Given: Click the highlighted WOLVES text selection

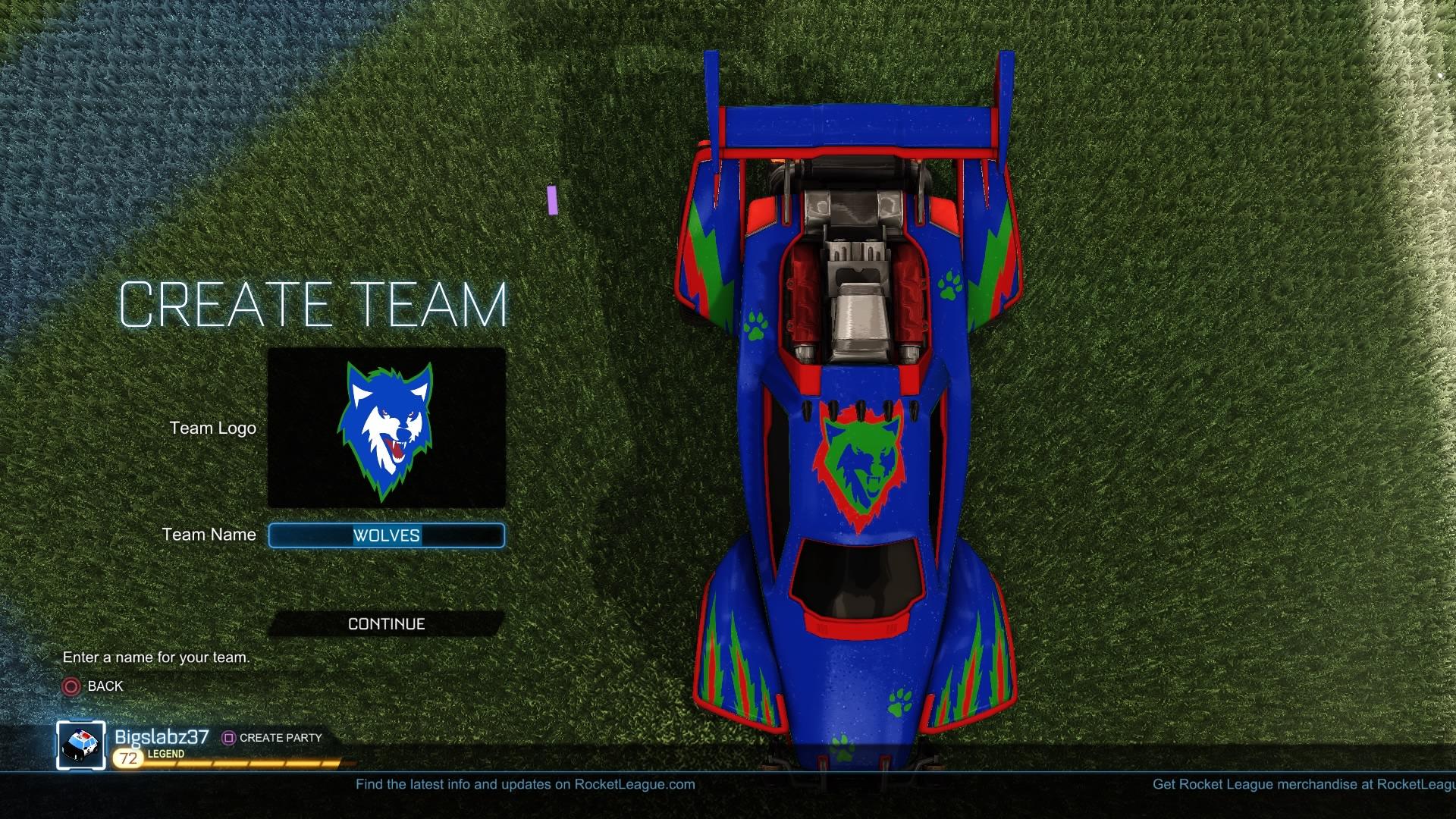Looking at the screenshot, I should 388,535.
